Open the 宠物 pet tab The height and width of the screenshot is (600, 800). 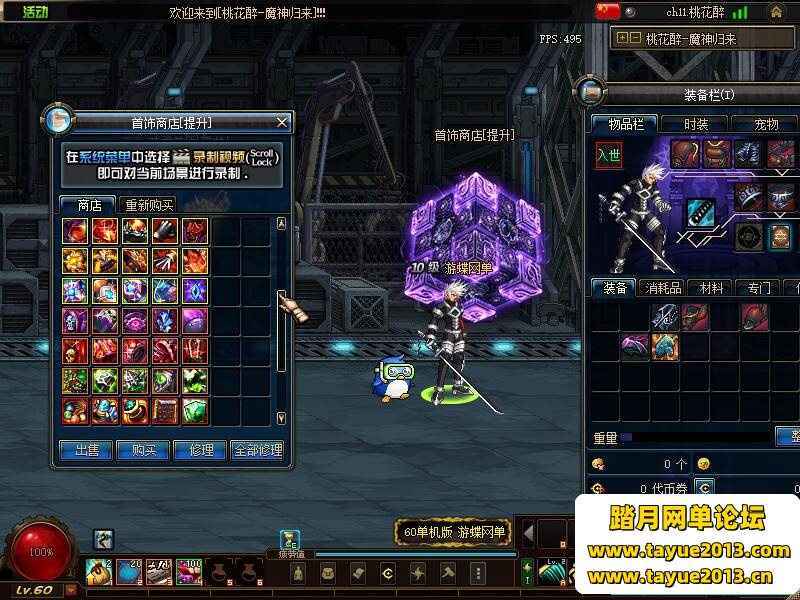point(766,124)
